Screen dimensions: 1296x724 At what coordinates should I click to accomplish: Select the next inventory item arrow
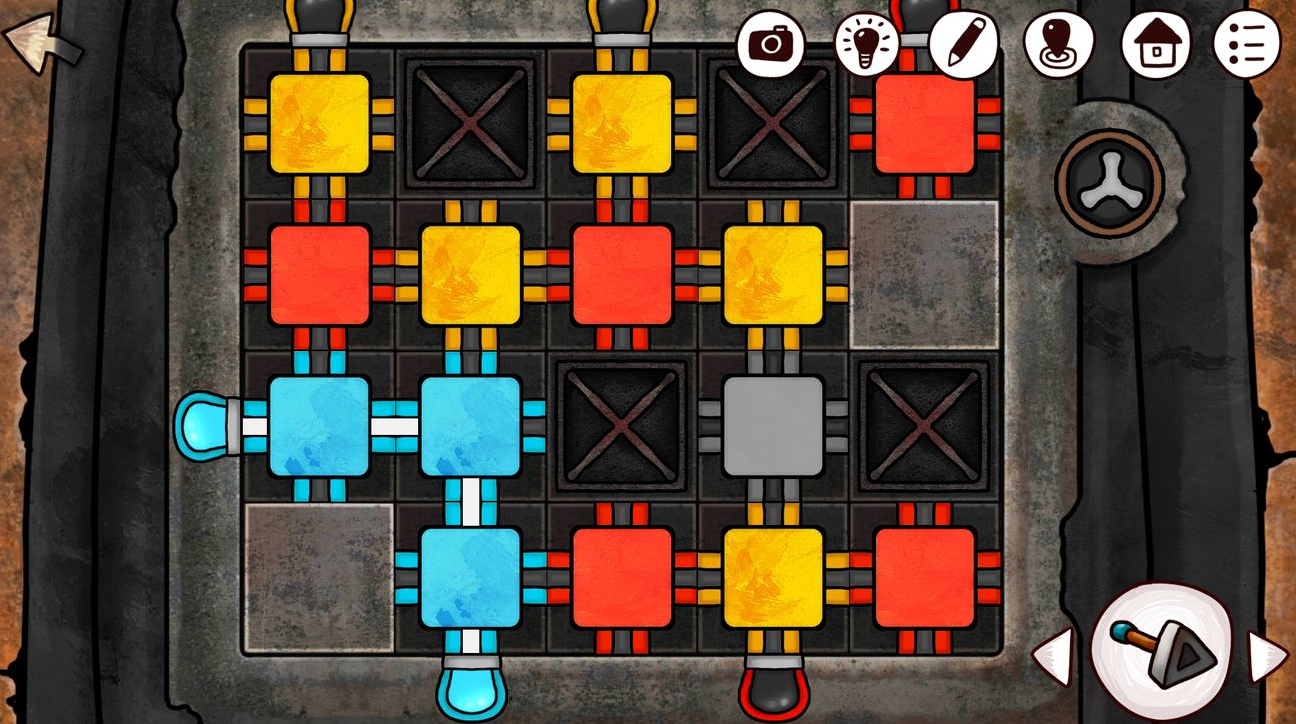point(1268,656)
